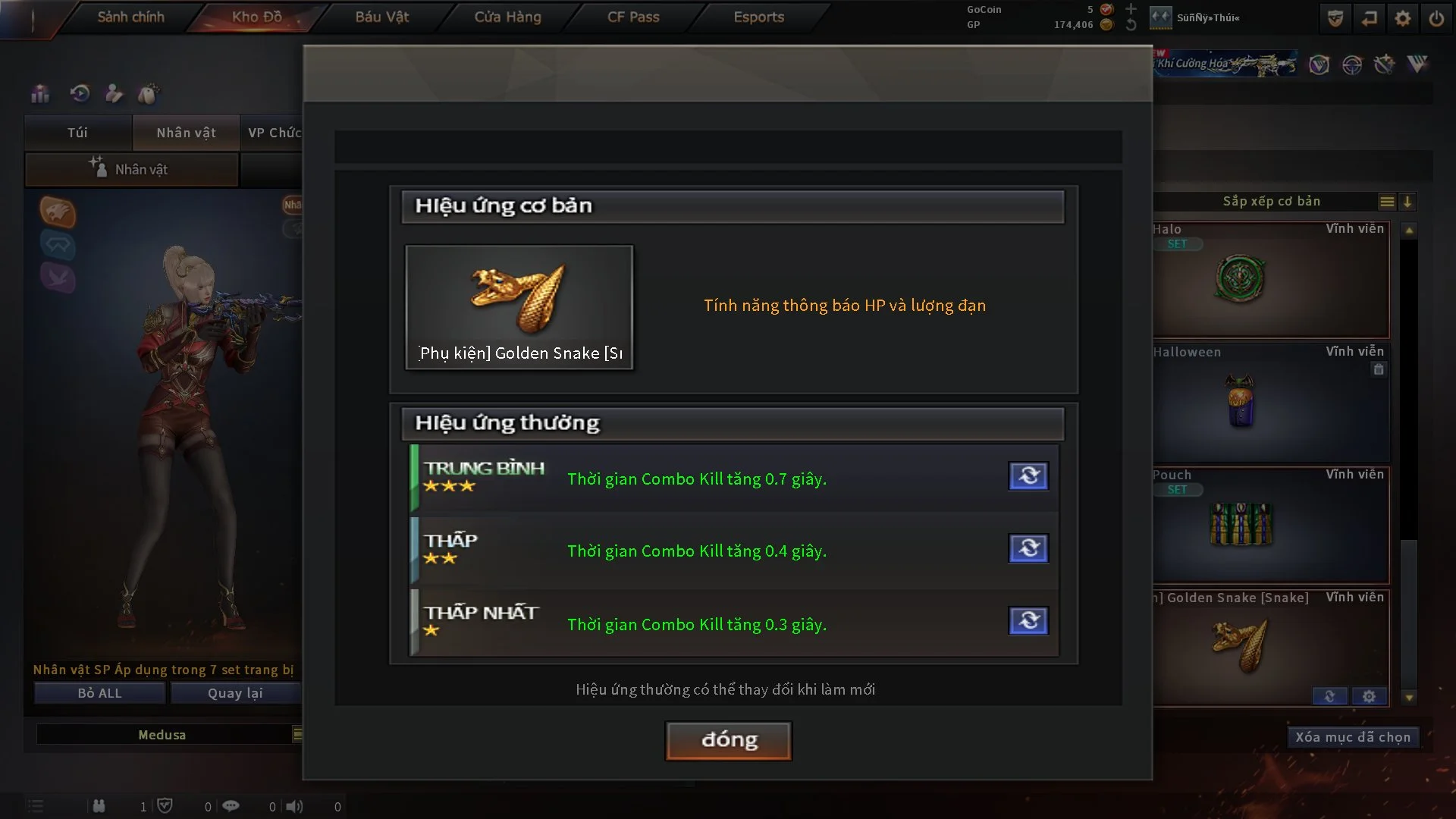Click Xóa mục đã chọn button
1456x819 pixels.
pos(1352,737)
